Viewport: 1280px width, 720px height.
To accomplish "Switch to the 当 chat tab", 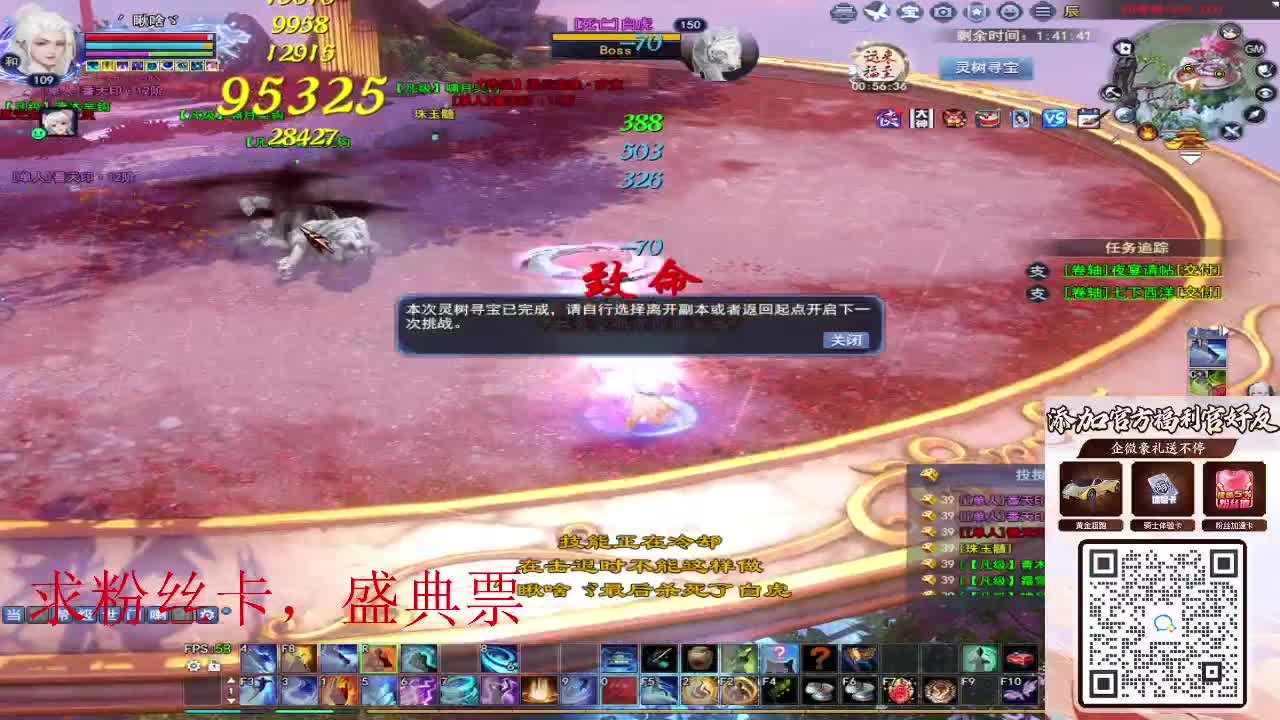I will pos(12,613).
